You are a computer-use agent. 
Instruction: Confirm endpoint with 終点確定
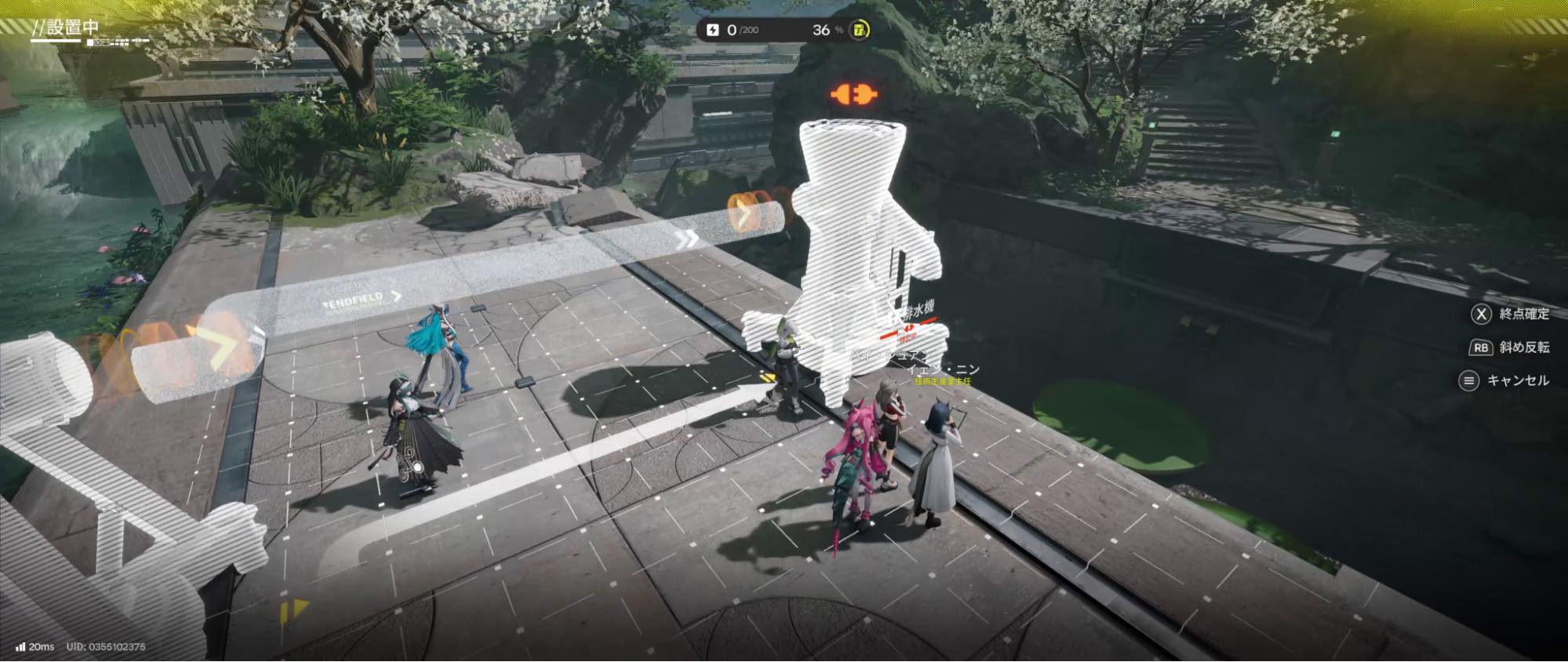click(1524, 315)
